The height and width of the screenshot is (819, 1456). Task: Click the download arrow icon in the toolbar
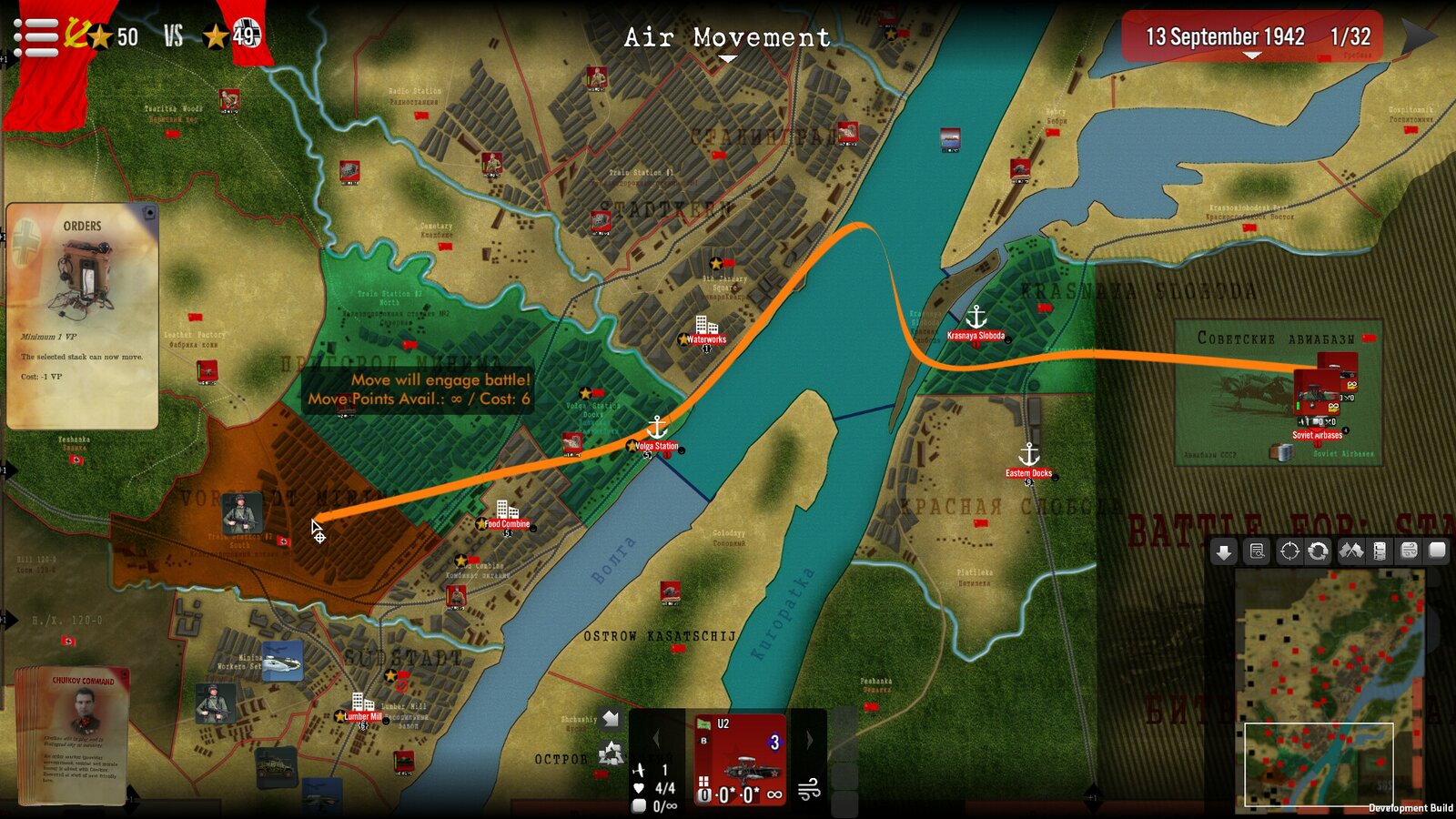1224,551
